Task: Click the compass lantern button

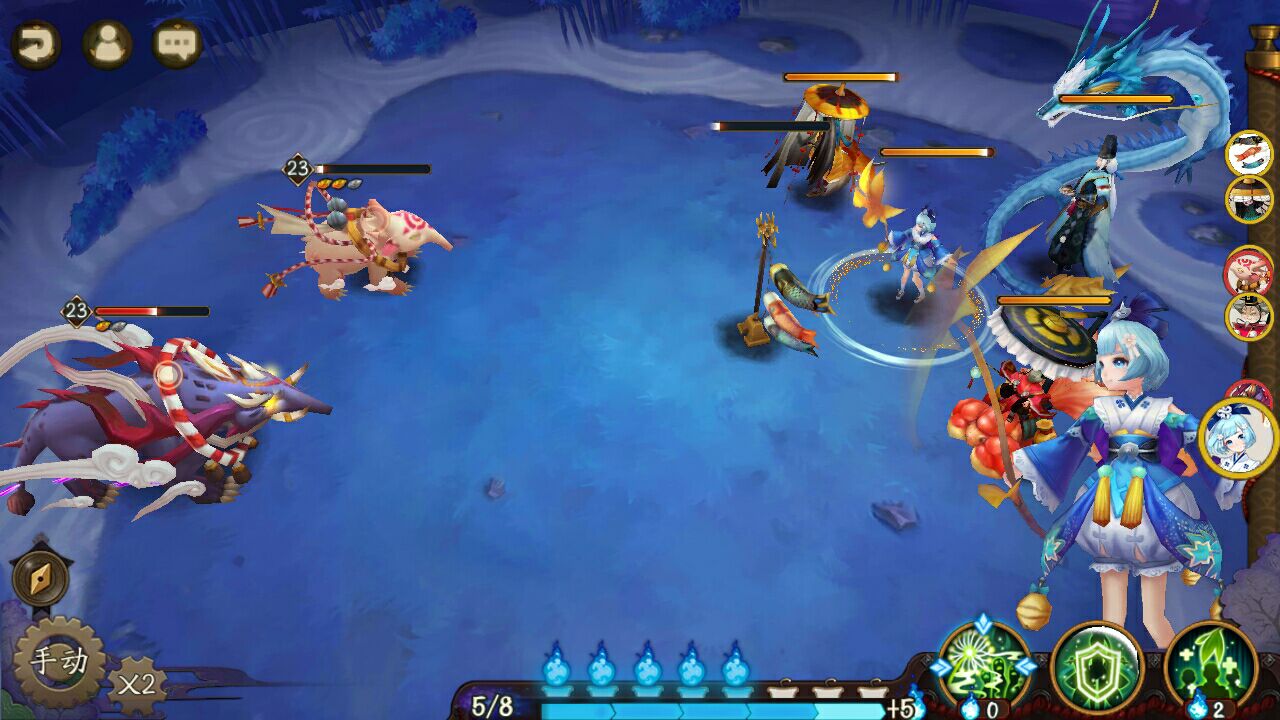Action: tap(41, 578)
